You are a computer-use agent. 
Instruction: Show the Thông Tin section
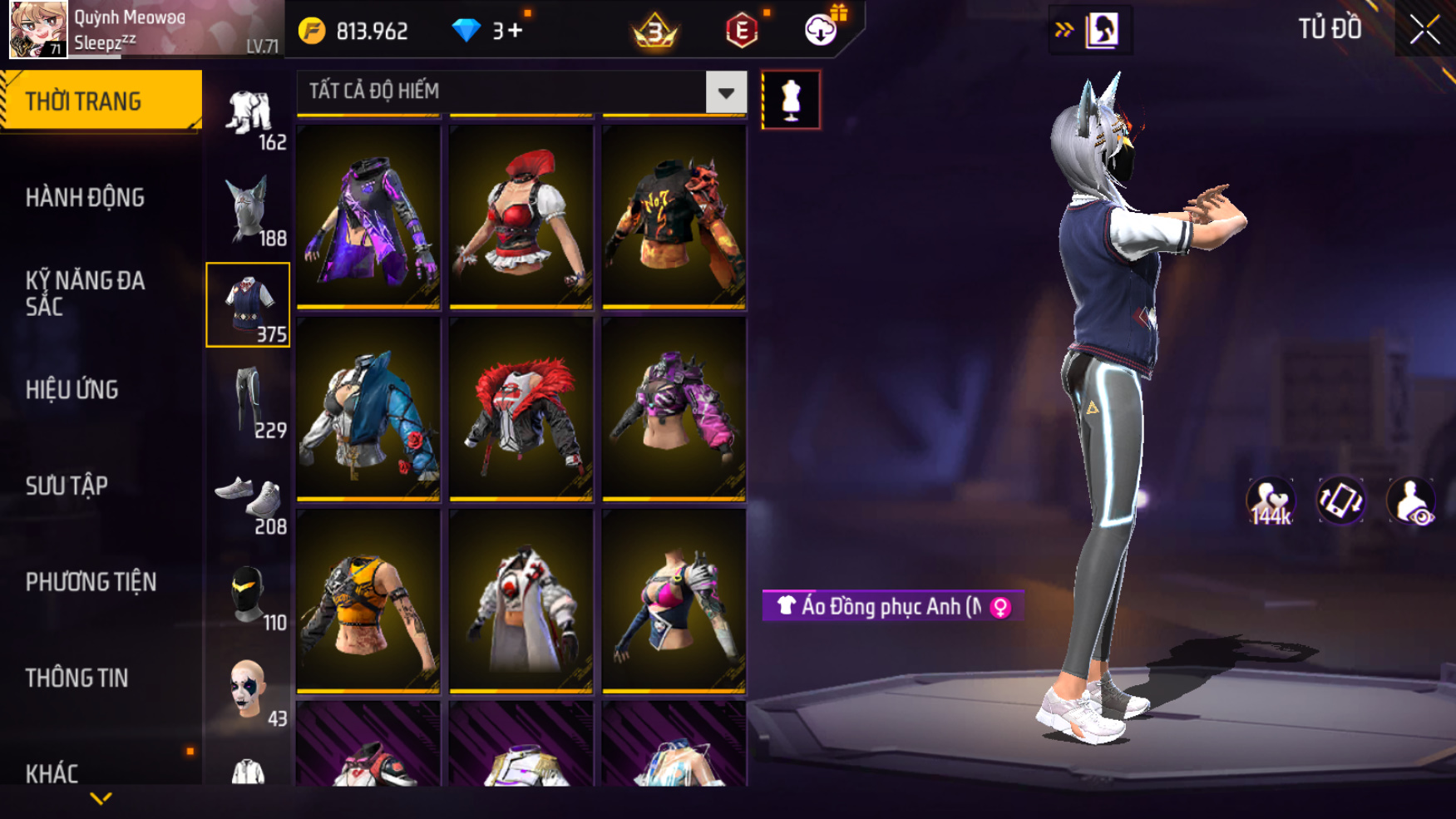(x=77, y=678)
